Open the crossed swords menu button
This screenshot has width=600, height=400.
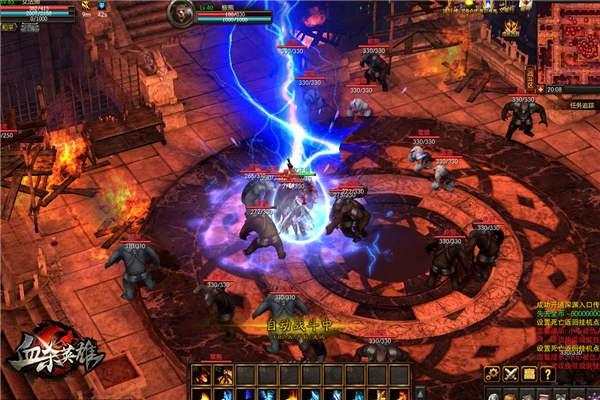(511, 374)
